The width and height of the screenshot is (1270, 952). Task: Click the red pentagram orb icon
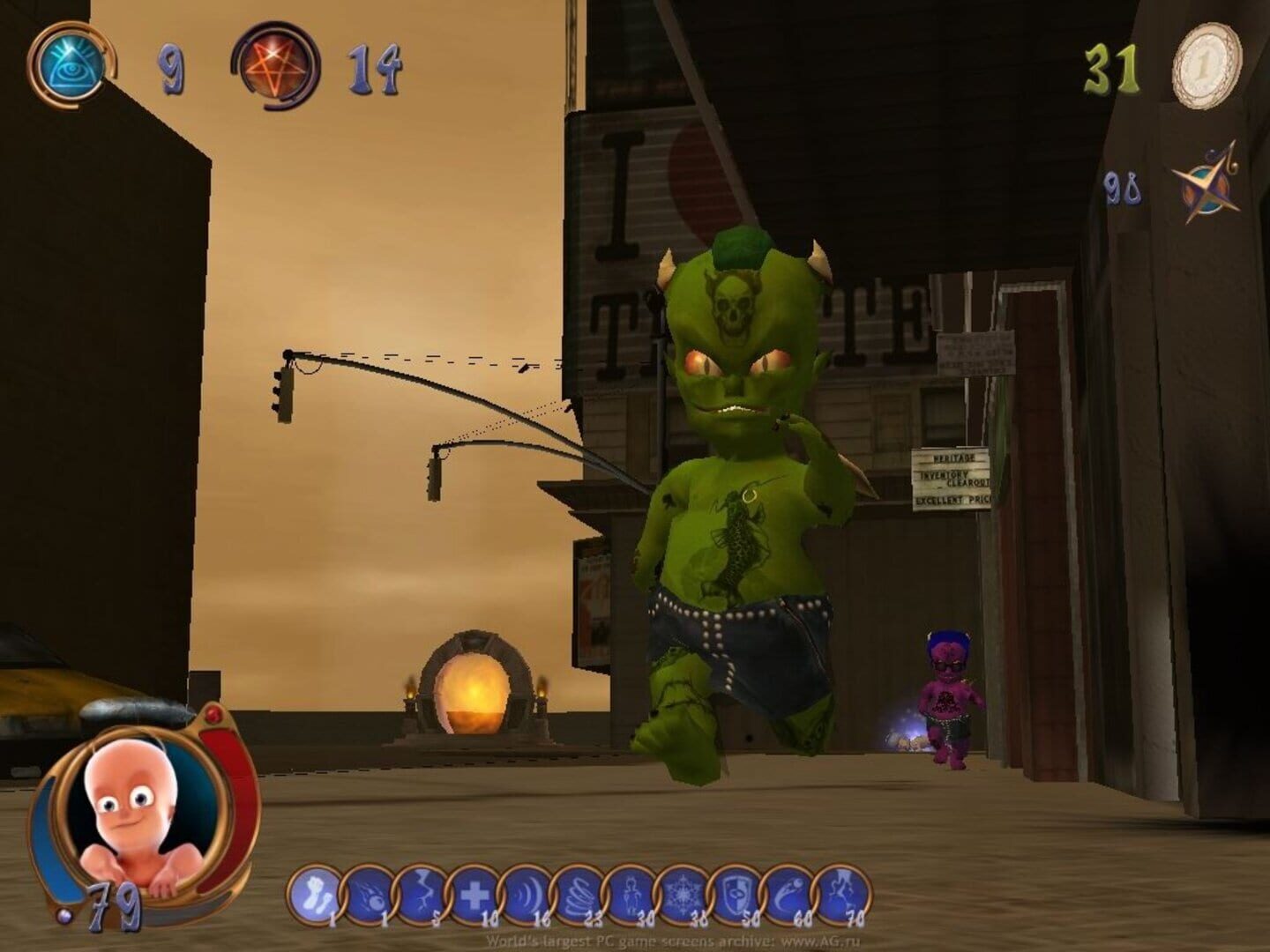275,67
